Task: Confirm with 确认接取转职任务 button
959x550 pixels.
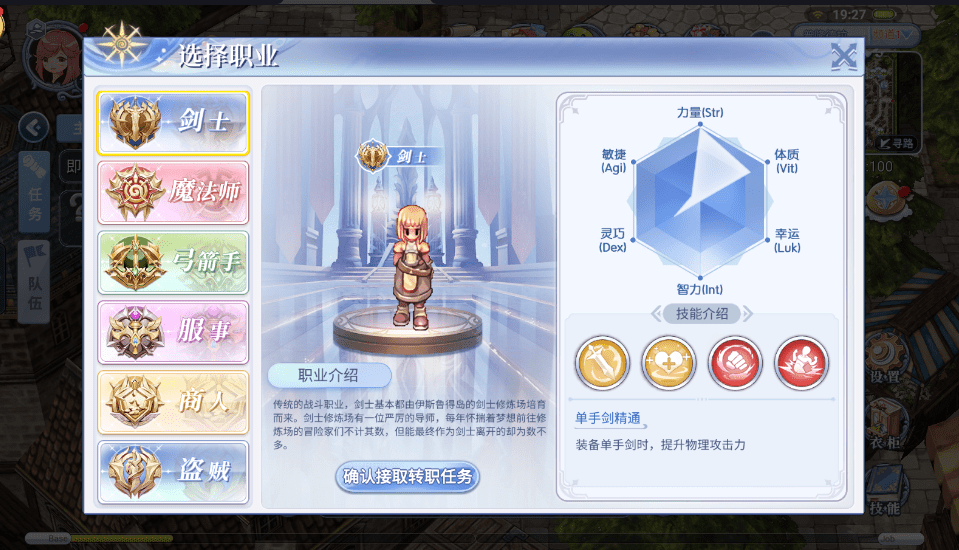Action: (407, 477)
